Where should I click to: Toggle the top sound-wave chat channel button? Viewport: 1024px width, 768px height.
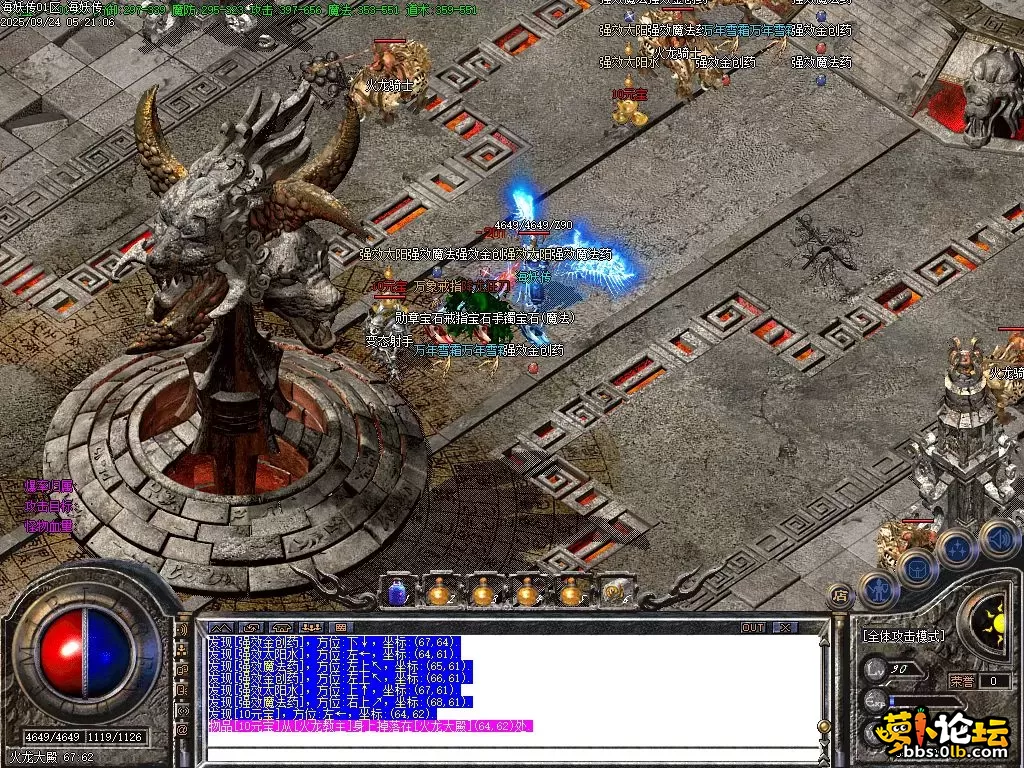click(182, 631)
